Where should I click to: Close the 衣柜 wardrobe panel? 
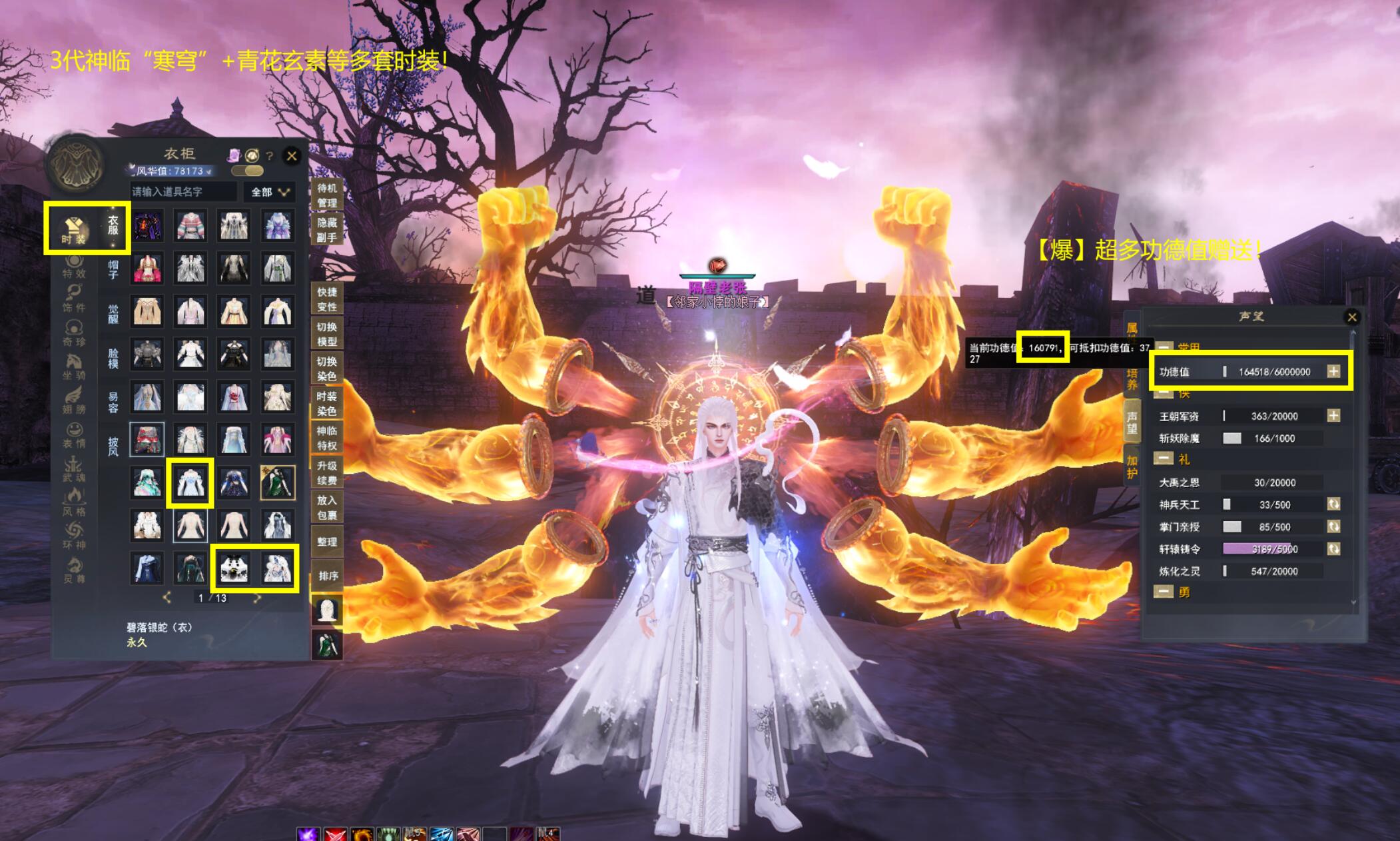pos(292,156)
